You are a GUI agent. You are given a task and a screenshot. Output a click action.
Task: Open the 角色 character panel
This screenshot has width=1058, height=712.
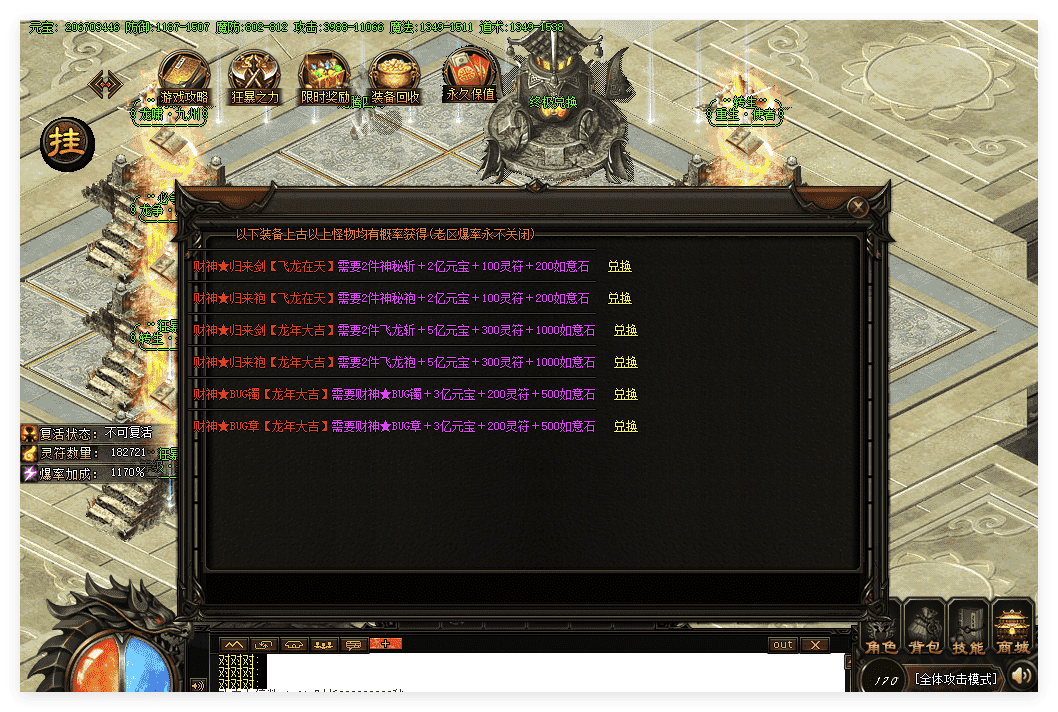pyautogui.click(x=881, y=628)
